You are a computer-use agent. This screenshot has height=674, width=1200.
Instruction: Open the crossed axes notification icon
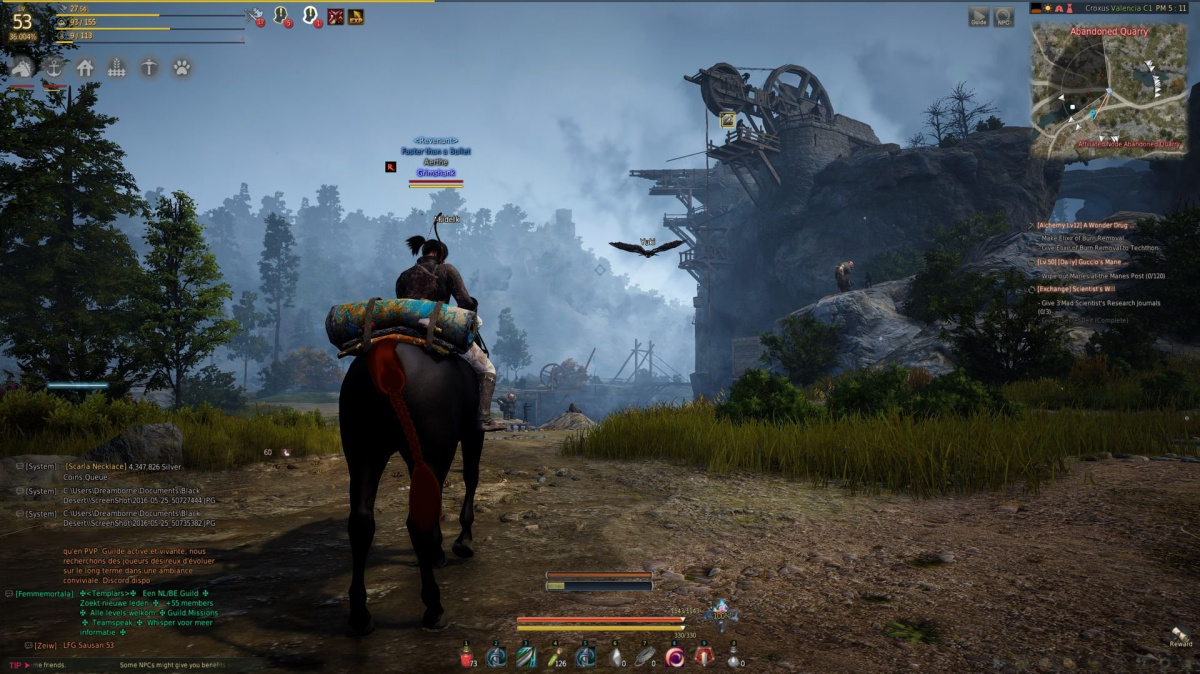254,16
